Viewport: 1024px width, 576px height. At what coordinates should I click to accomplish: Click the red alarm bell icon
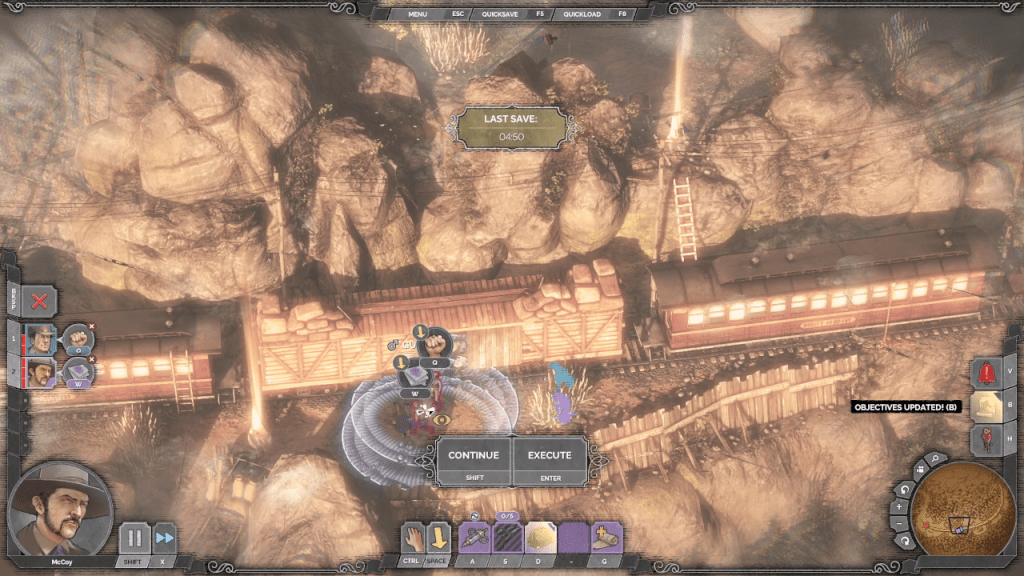point(987,372)
